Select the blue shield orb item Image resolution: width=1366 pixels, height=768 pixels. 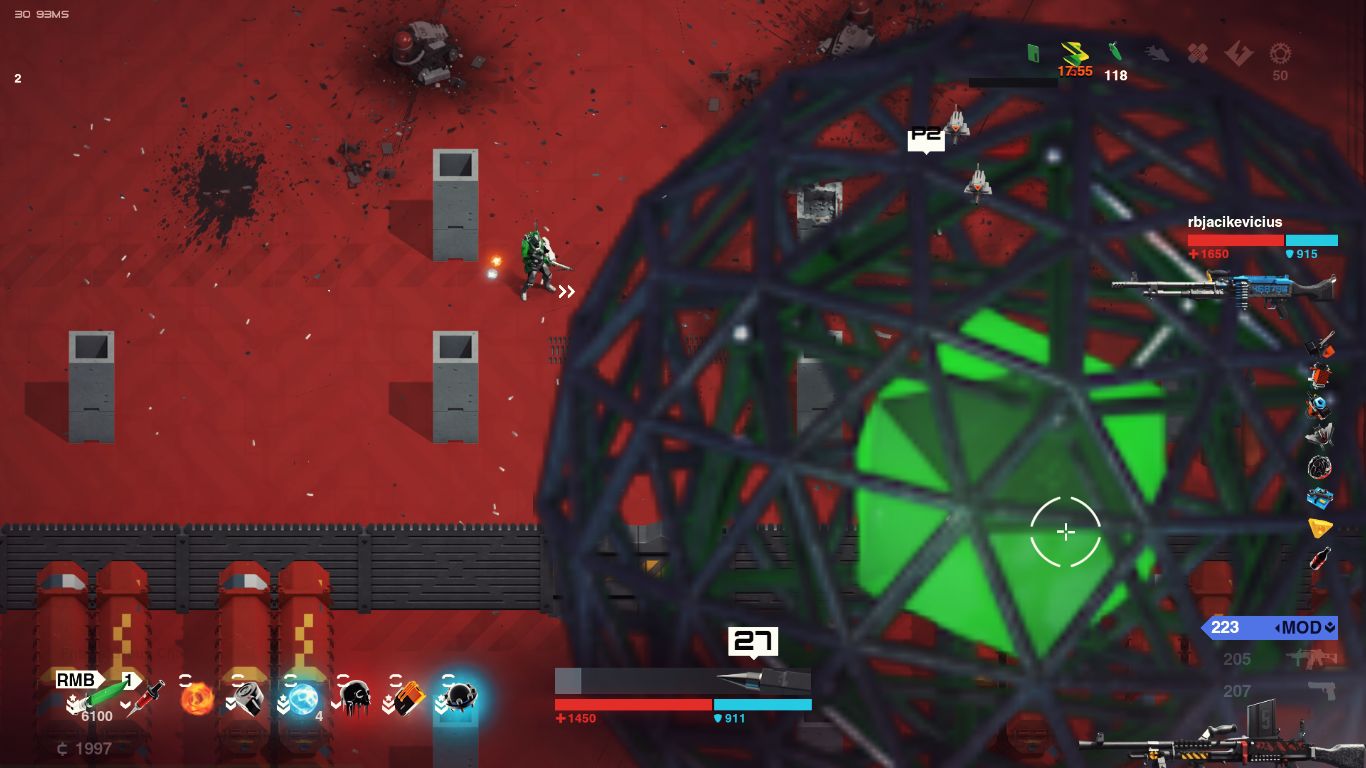[x=303, y=697]
